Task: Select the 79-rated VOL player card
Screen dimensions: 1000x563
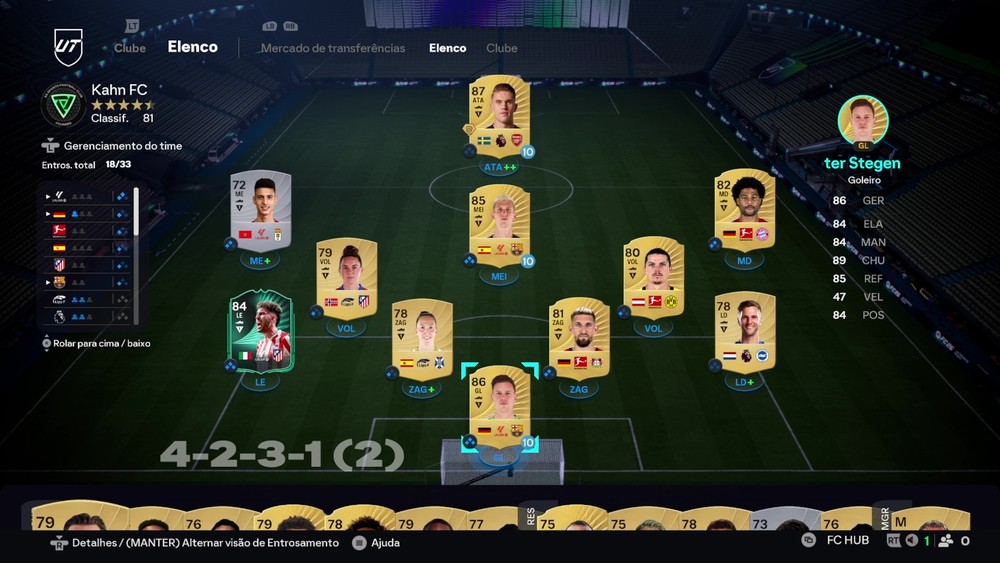Action: (345, 277)
